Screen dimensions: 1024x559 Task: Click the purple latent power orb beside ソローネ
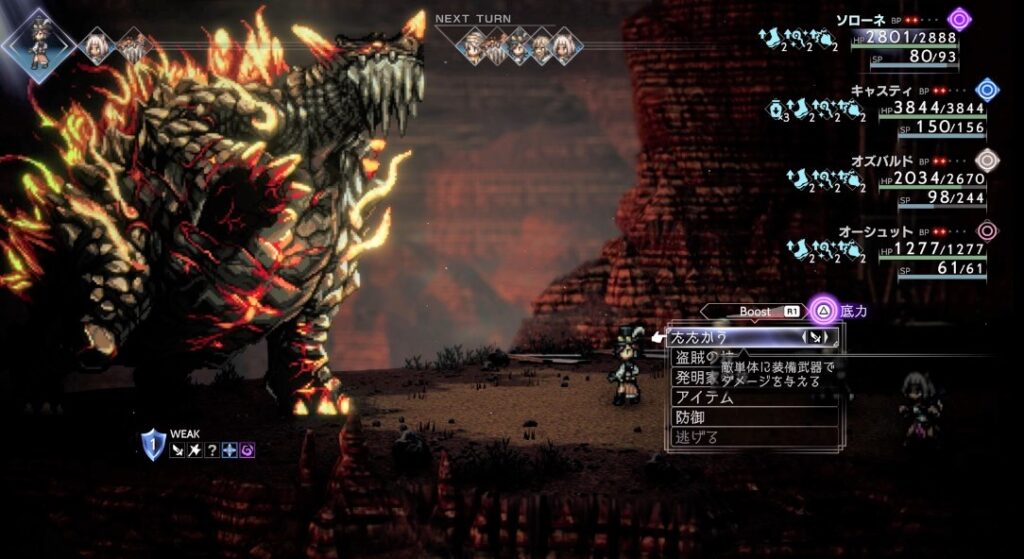(x=960, y=18)
